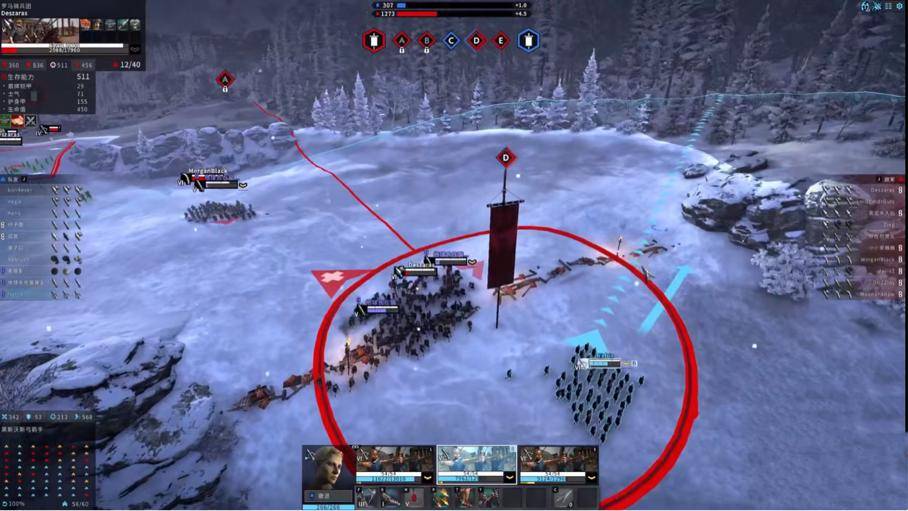Select the highlighted middle archer unit card
Screen dimensions: 908x511
475,461
